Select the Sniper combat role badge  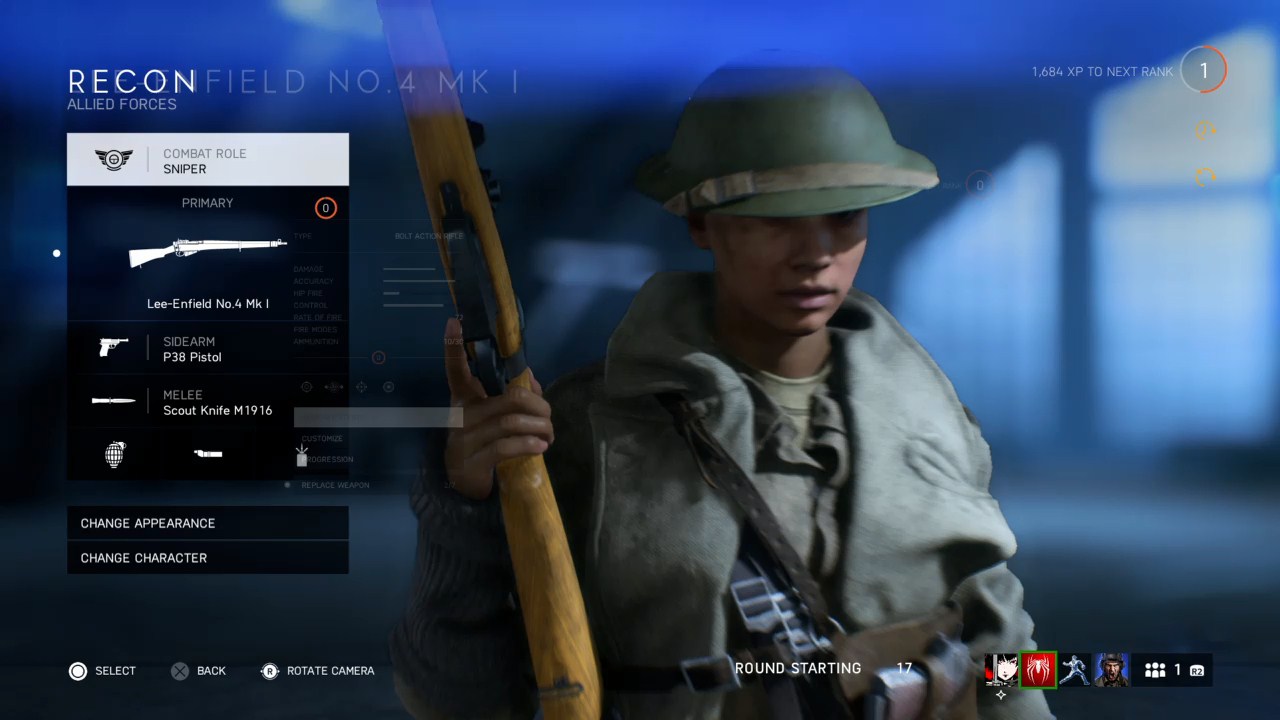pos(115,159)
